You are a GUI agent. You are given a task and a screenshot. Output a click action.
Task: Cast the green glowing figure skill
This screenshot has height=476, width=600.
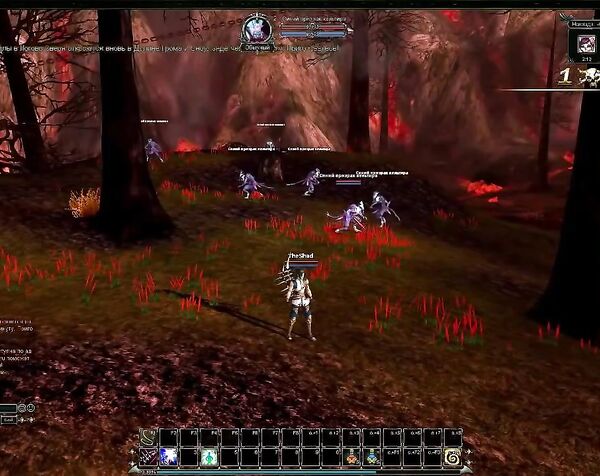(x=209, y=456)
